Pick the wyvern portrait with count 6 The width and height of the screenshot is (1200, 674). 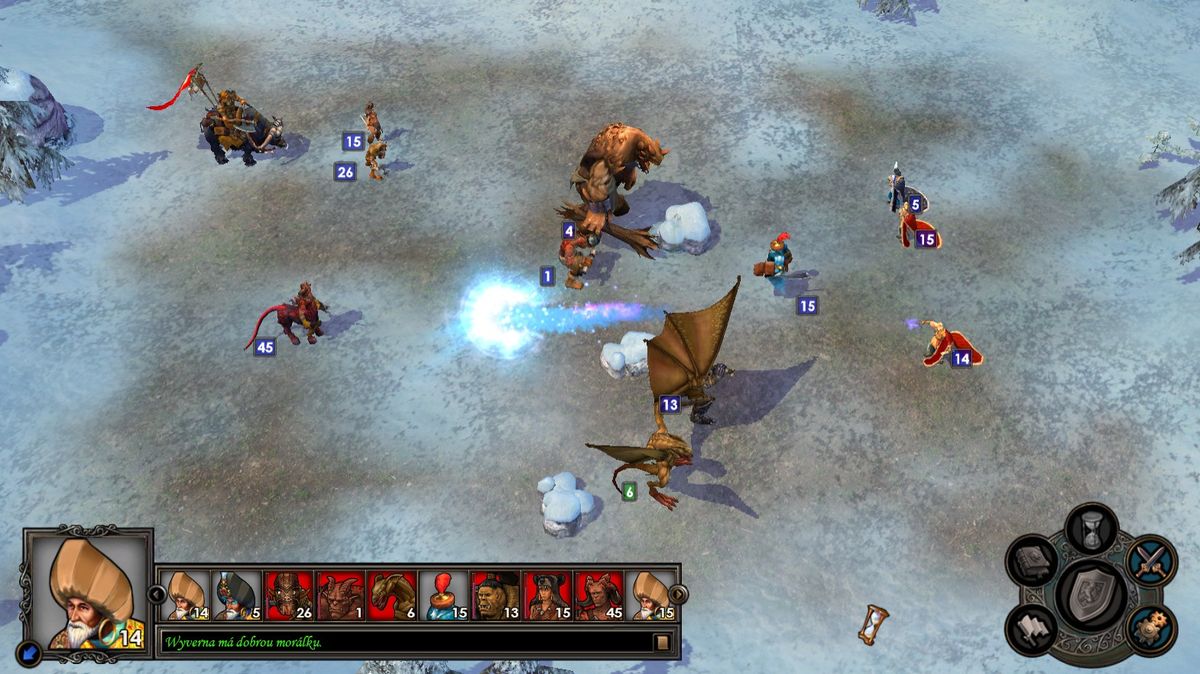coord(393,595)
